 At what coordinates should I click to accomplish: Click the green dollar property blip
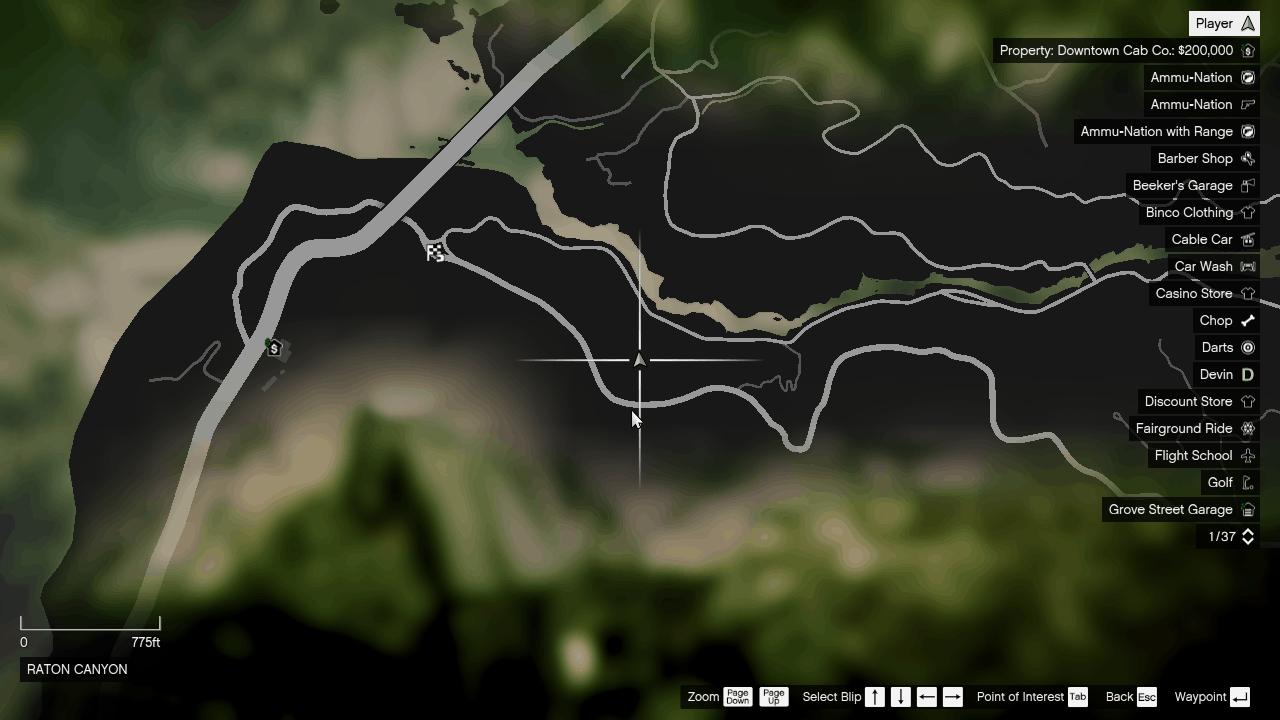[272, 348]
